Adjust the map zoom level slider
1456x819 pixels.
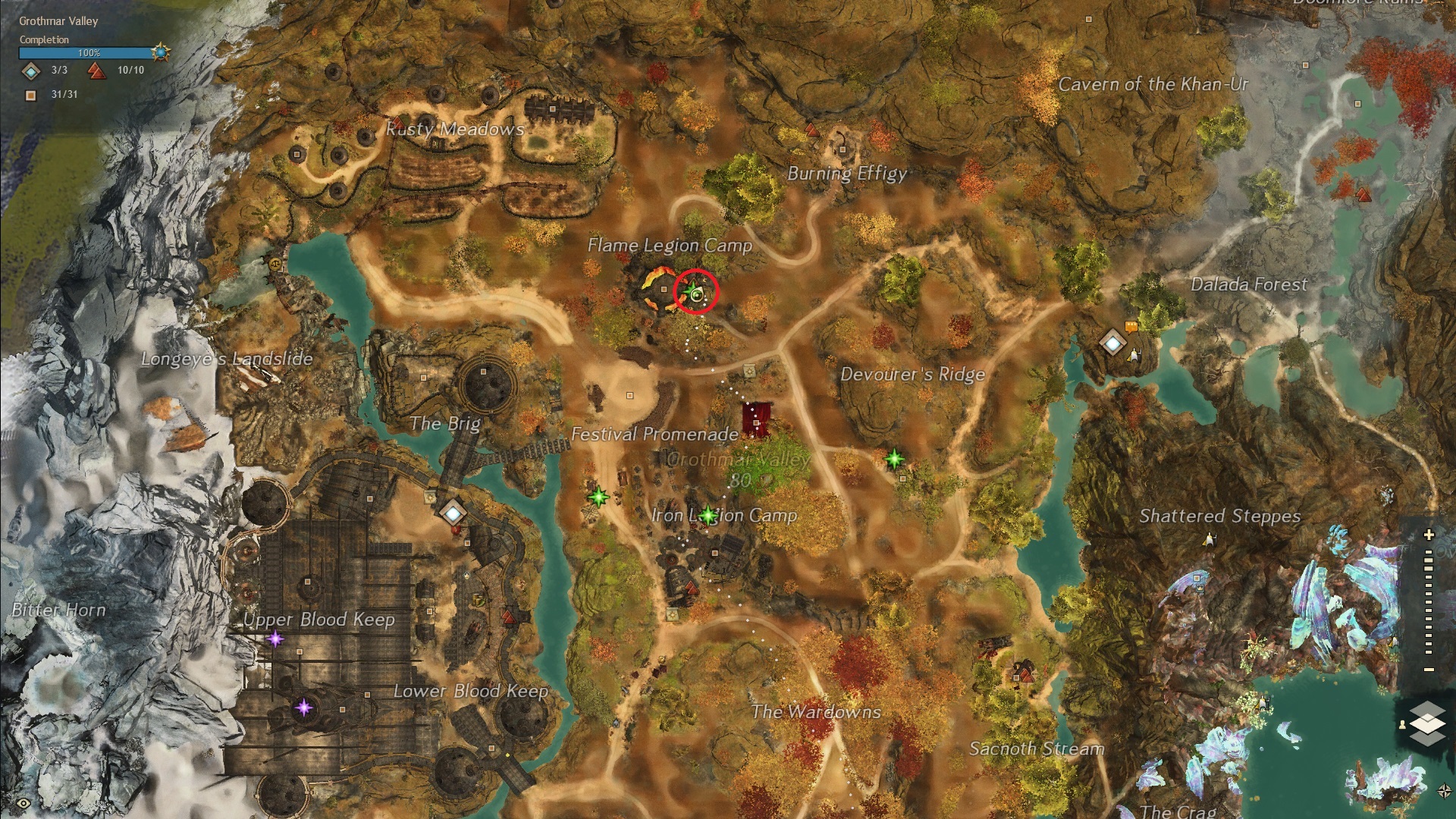(x=1429, y=603)
